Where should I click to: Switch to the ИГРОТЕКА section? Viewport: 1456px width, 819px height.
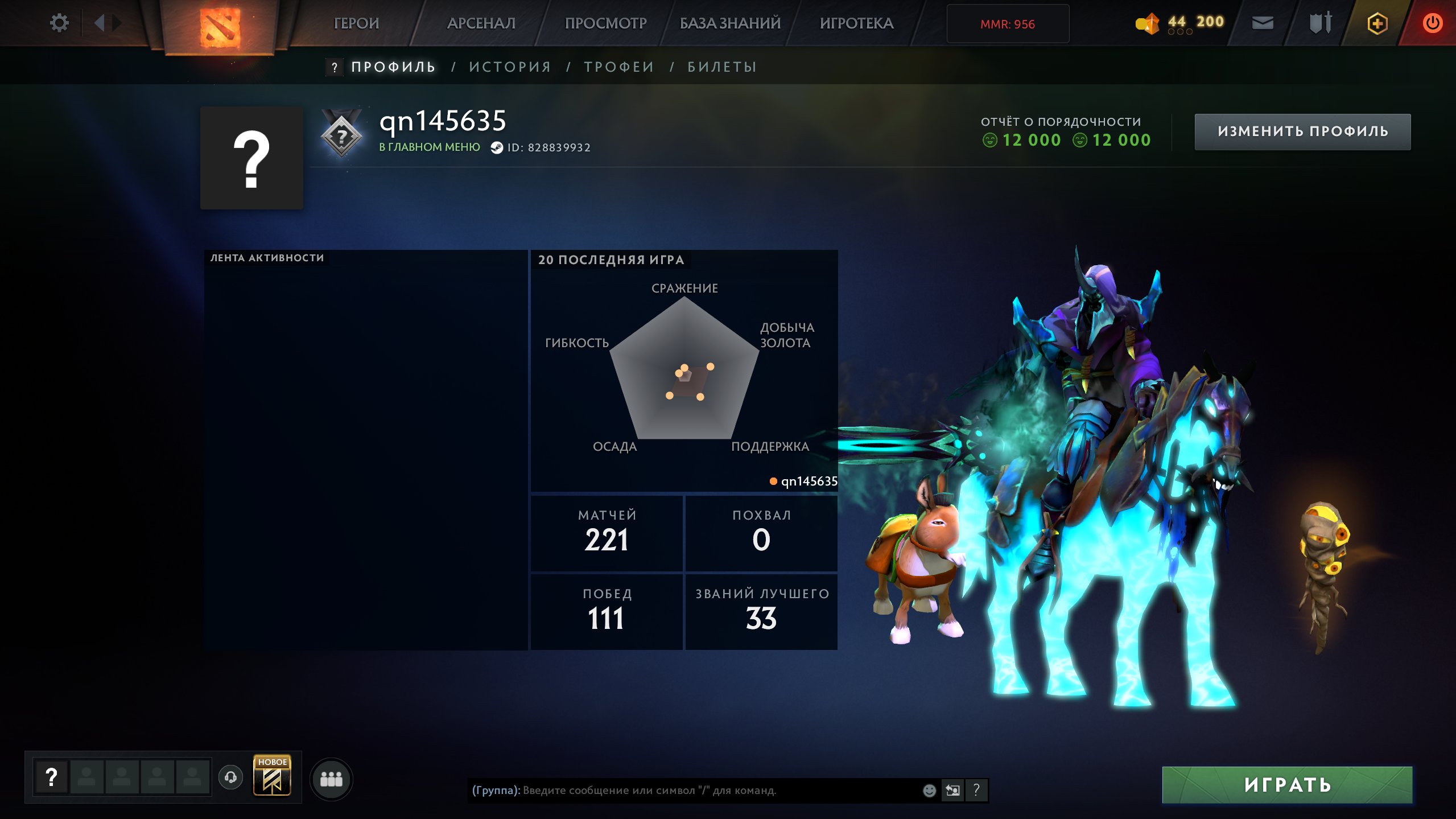point(856,23)
